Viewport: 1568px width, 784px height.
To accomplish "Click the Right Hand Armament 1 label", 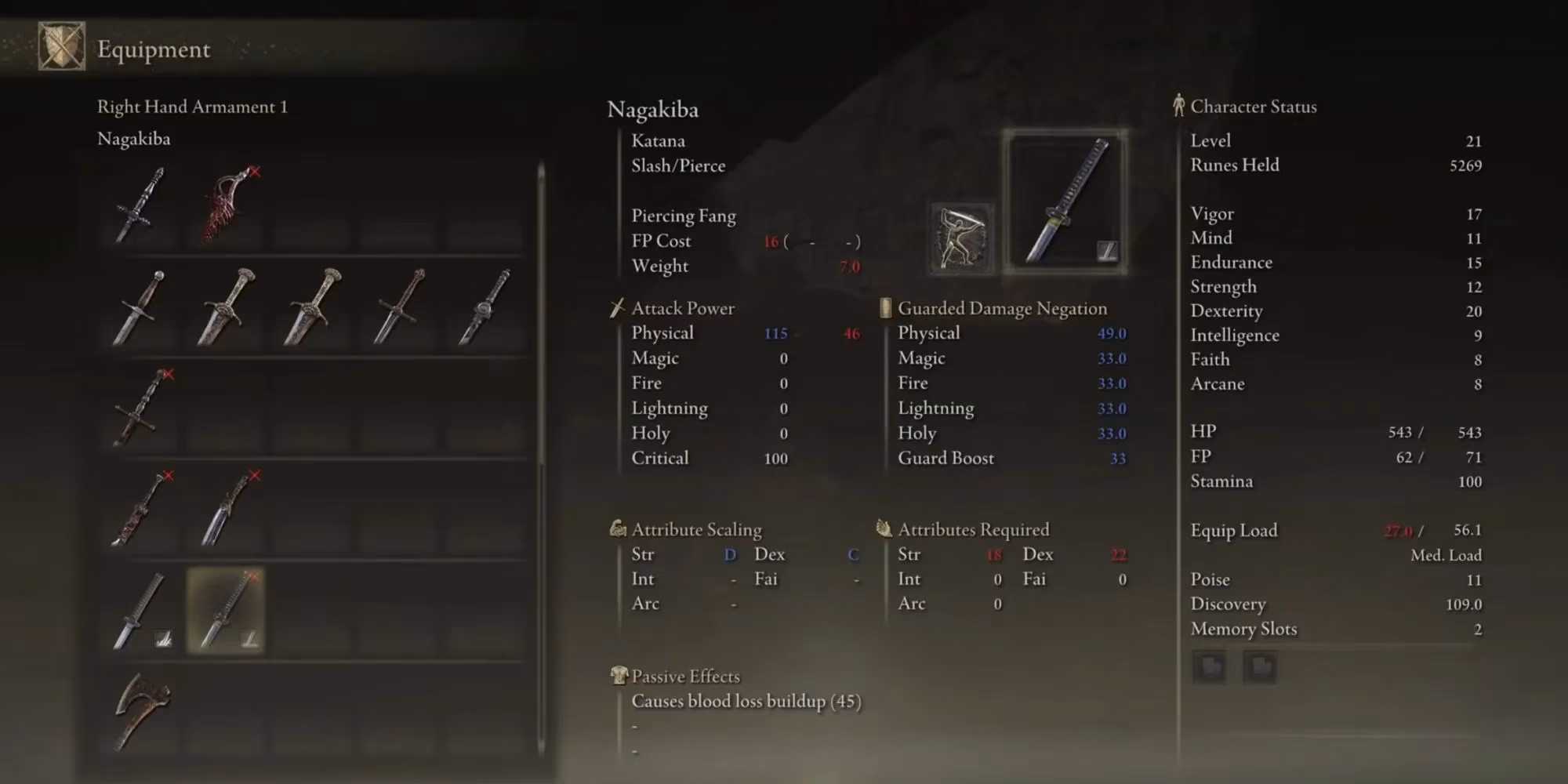I will pyautogui.click(x=192, y=107).
